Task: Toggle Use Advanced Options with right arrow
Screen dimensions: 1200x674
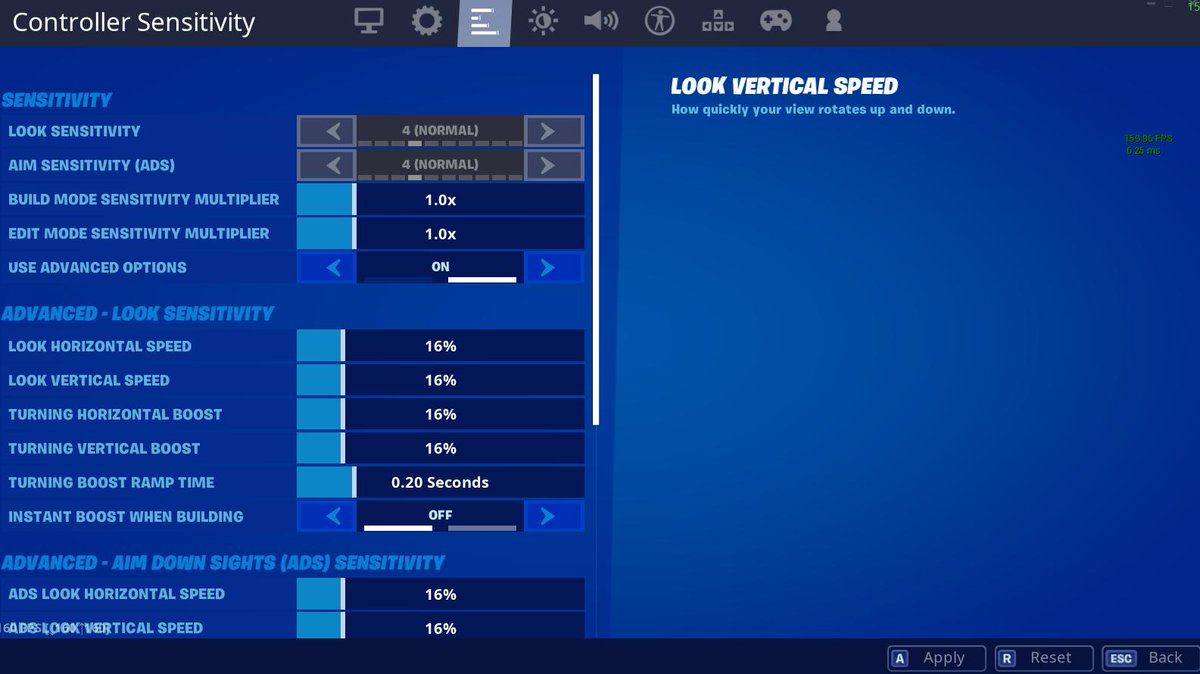Action: (x=554, y=268)
